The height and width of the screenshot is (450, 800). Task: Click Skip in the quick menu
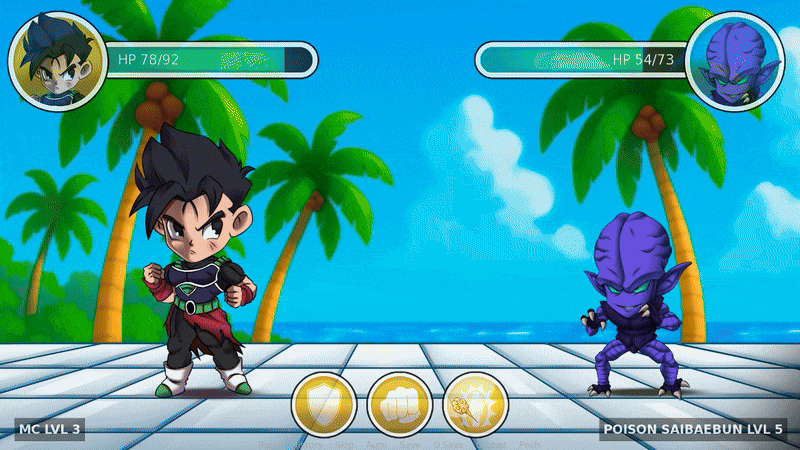click(x=344, y=445)
